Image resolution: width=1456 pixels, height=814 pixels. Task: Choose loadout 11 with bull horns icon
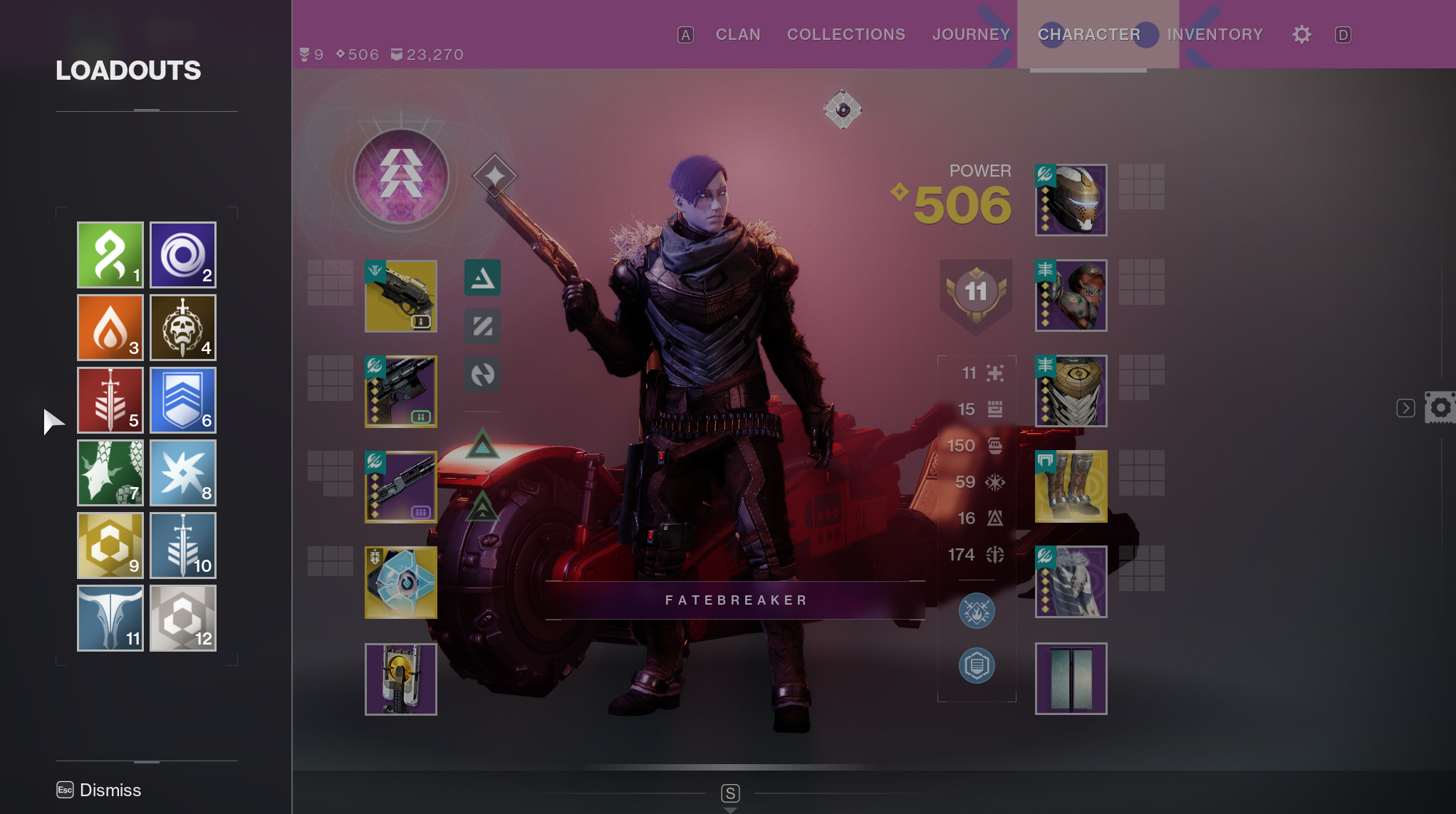point(110,617)
